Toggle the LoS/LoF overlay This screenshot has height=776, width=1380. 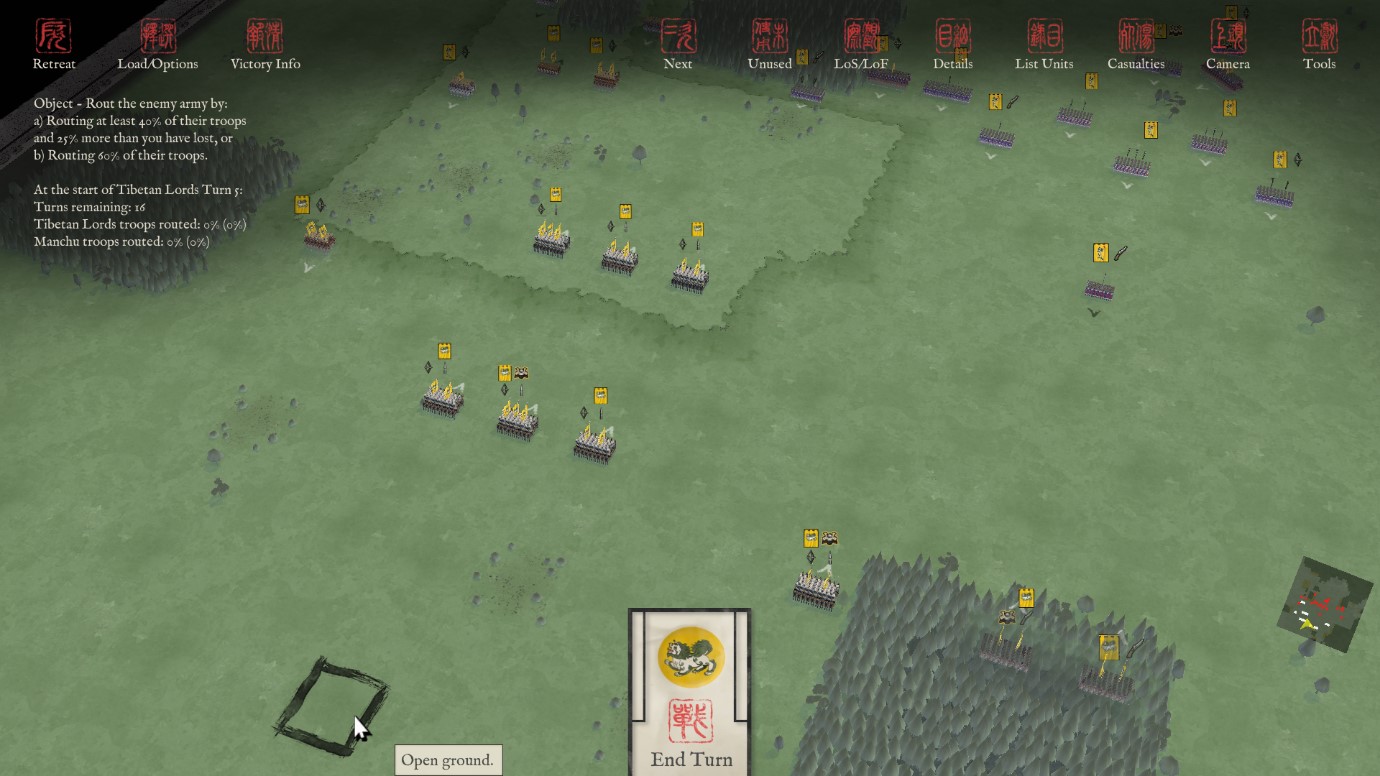pyautogui.click(x=861, y=45)
